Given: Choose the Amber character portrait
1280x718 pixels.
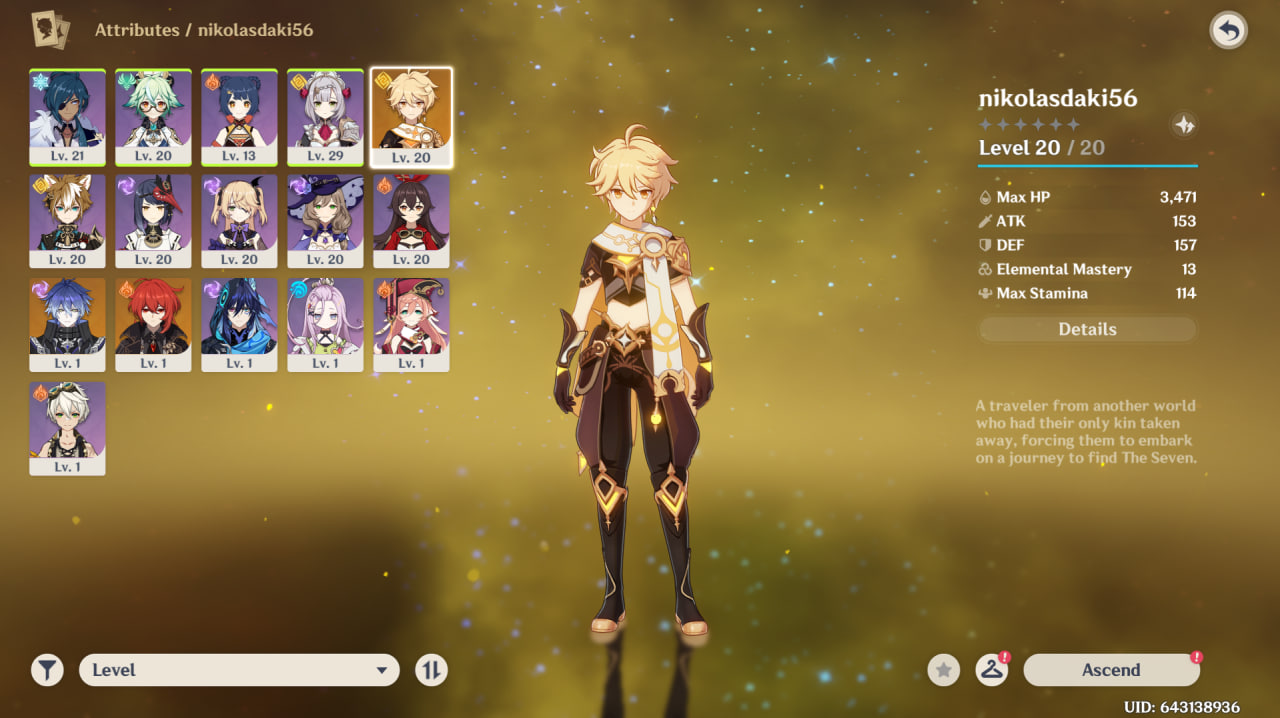Looking at the screenshot, I should 411,220.
